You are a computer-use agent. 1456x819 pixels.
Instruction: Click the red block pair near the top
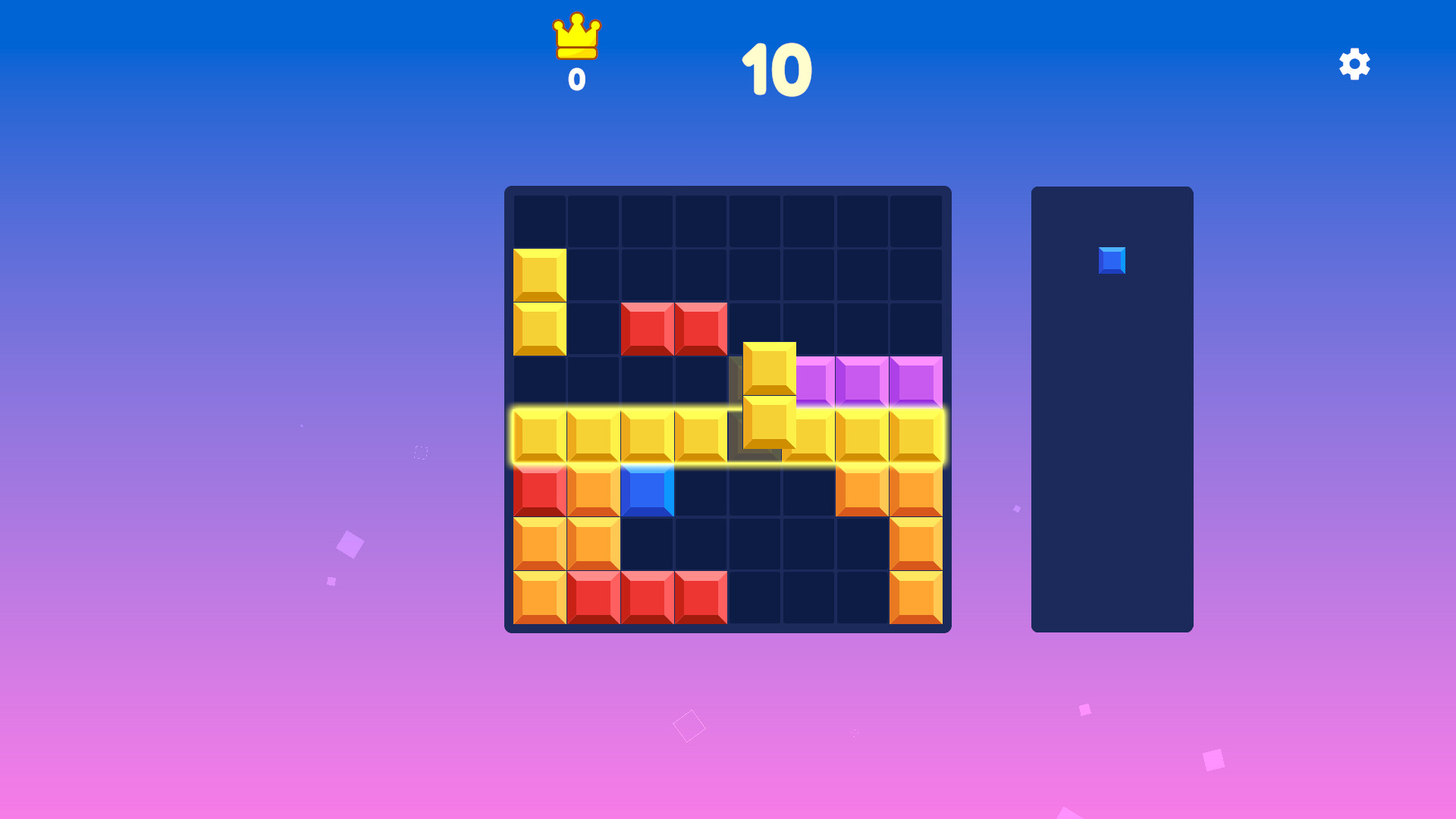pyautogui.click(x=673, y=330)
